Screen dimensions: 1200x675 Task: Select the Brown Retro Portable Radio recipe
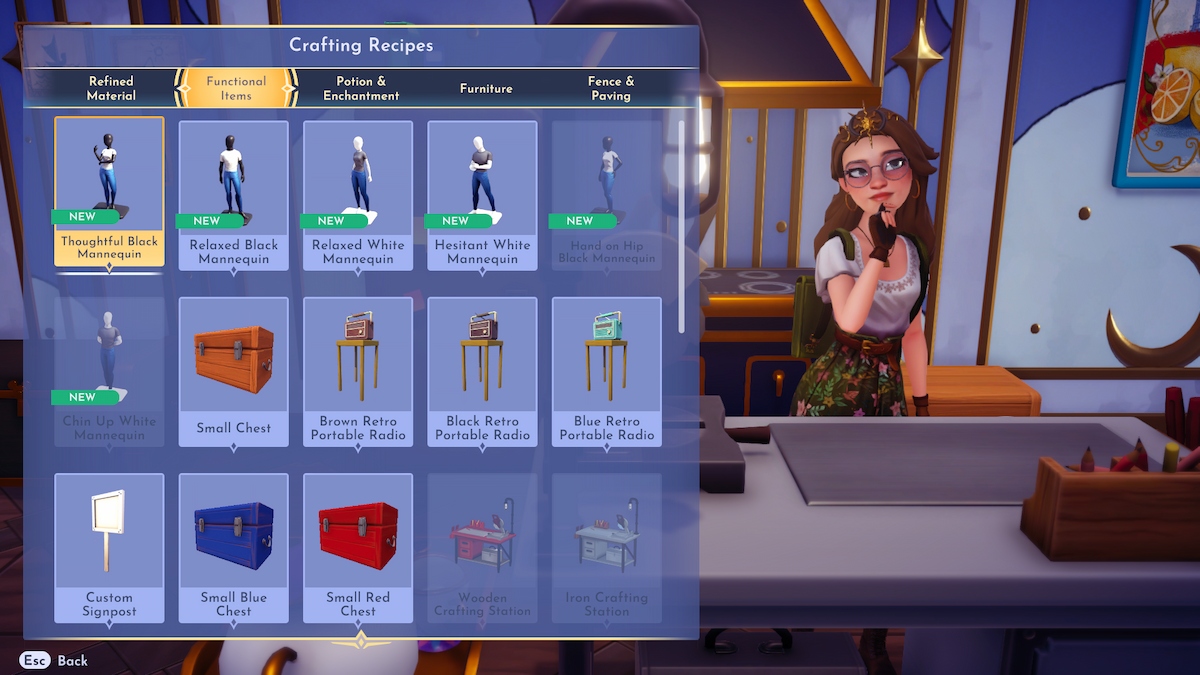point(358,371)
